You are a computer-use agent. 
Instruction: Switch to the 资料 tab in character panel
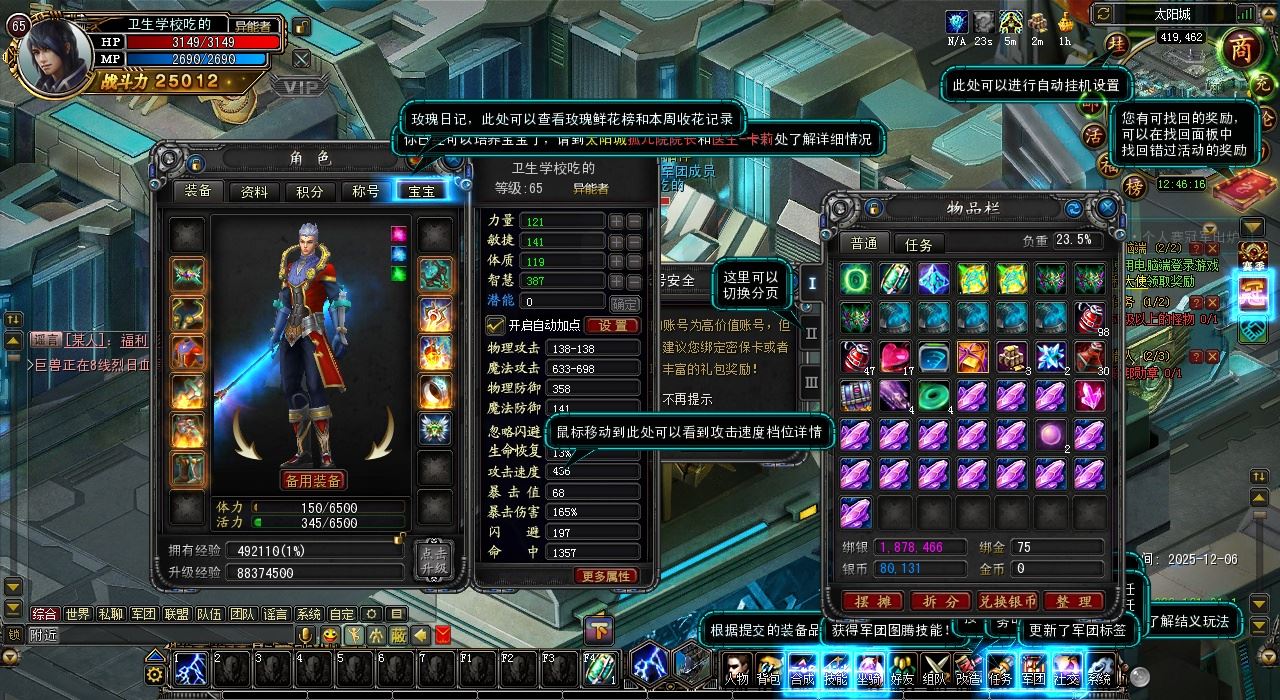coord(254,192)
